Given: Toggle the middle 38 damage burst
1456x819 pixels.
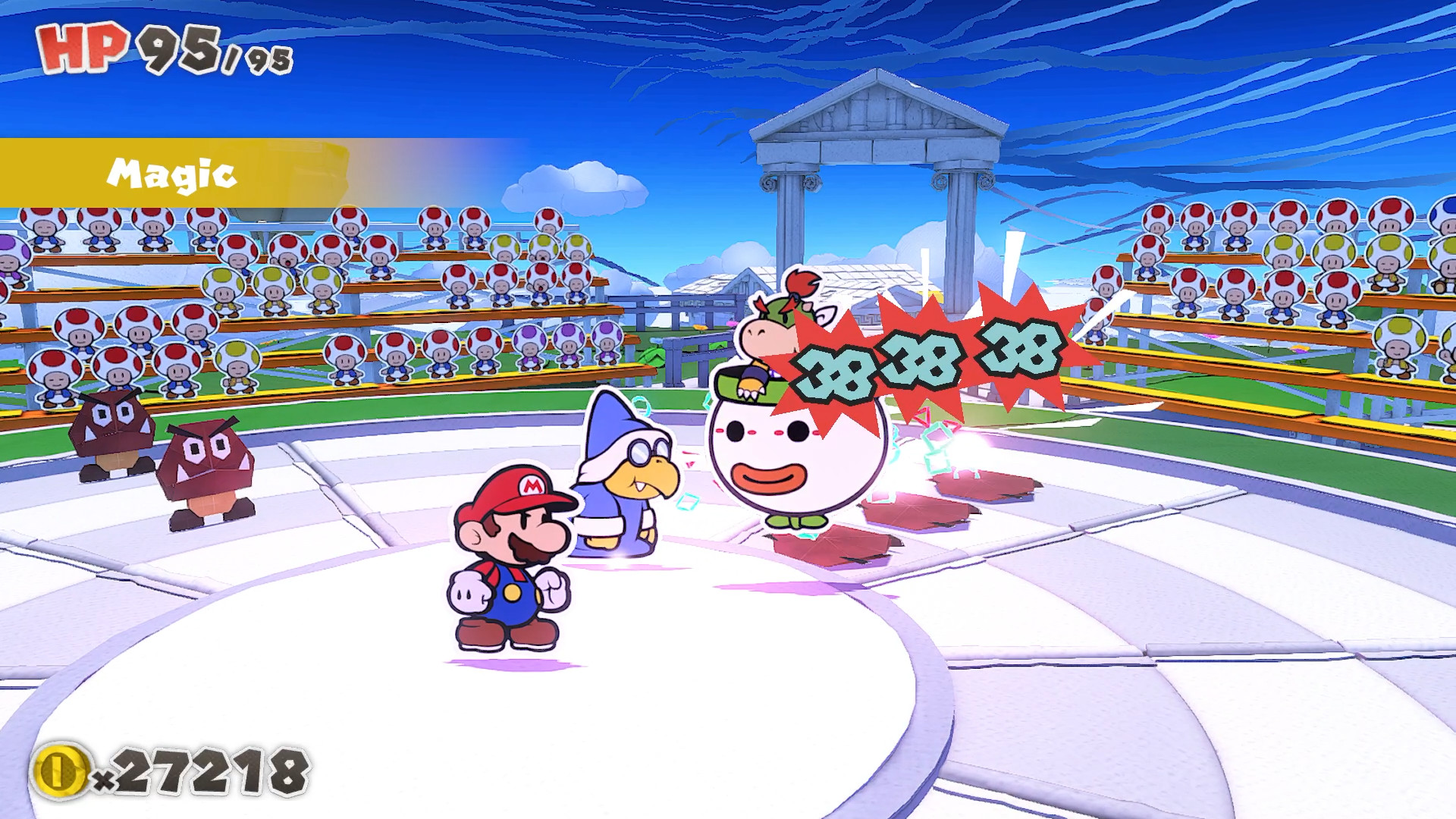Looking at the screenshot, I should 918,356.
